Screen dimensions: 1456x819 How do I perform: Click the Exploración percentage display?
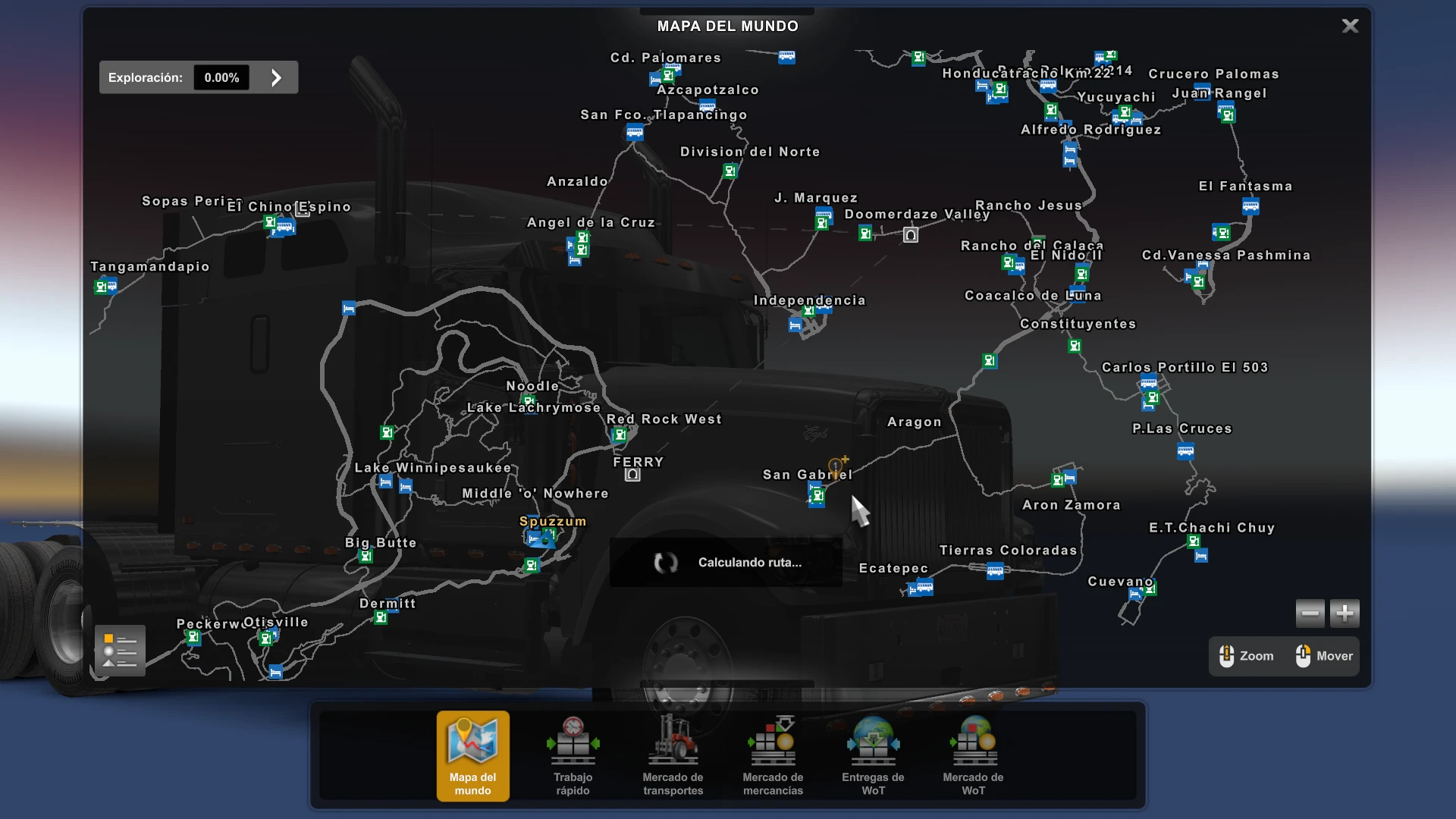pyautogui.click(x=221, y=77)
